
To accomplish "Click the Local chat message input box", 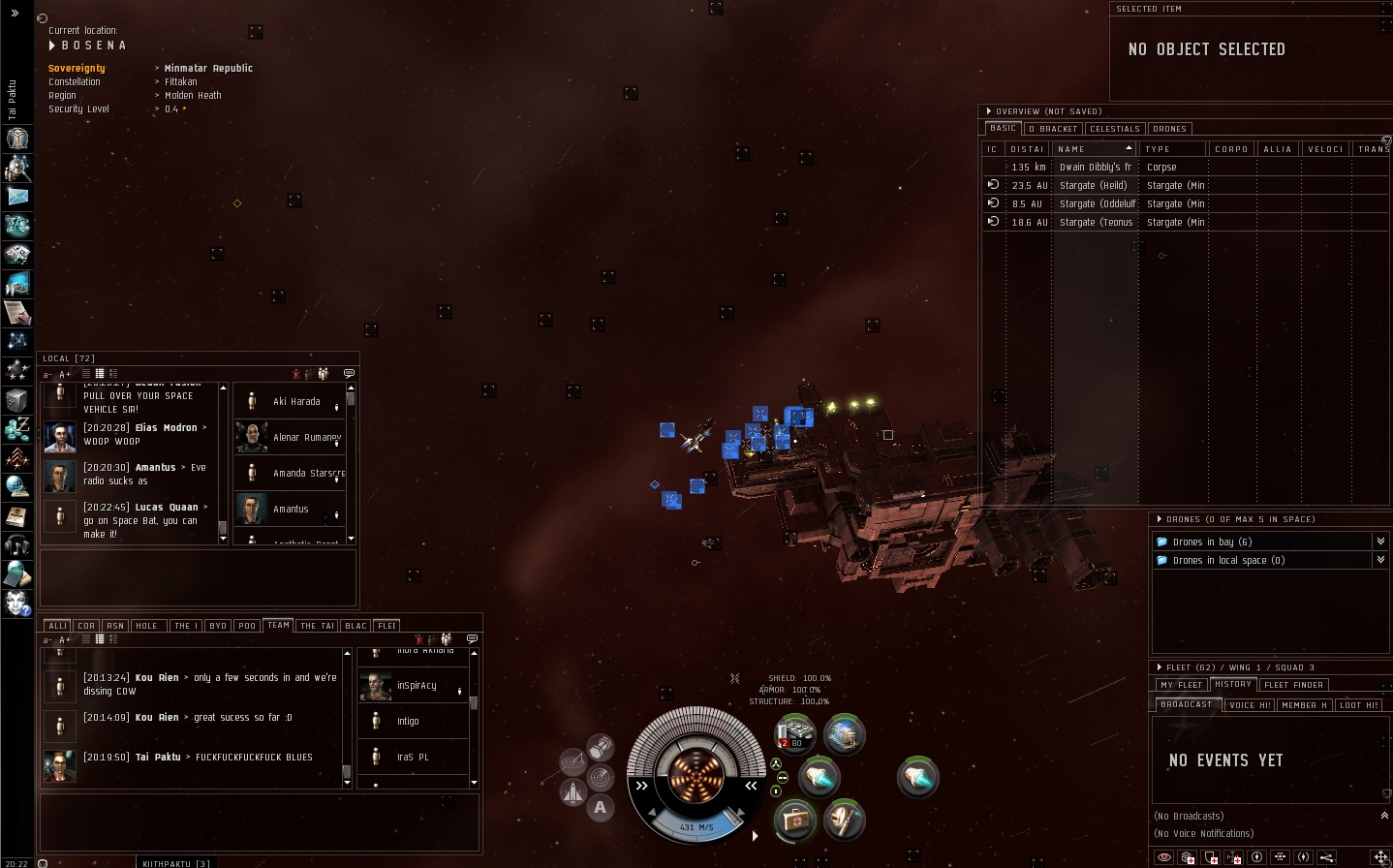I will [x=198, y=578].
